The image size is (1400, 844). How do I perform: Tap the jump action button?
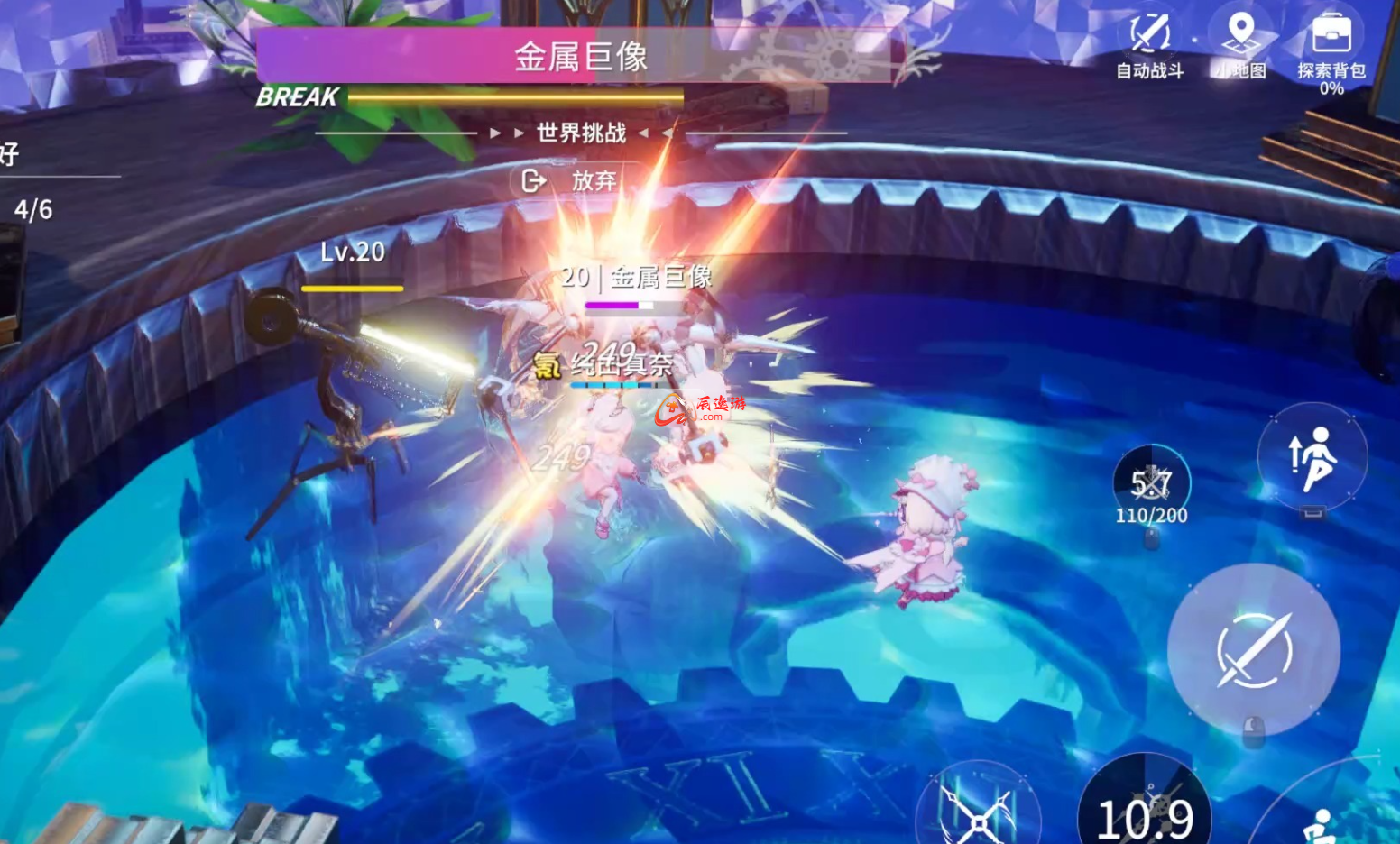click(1312, 459)
